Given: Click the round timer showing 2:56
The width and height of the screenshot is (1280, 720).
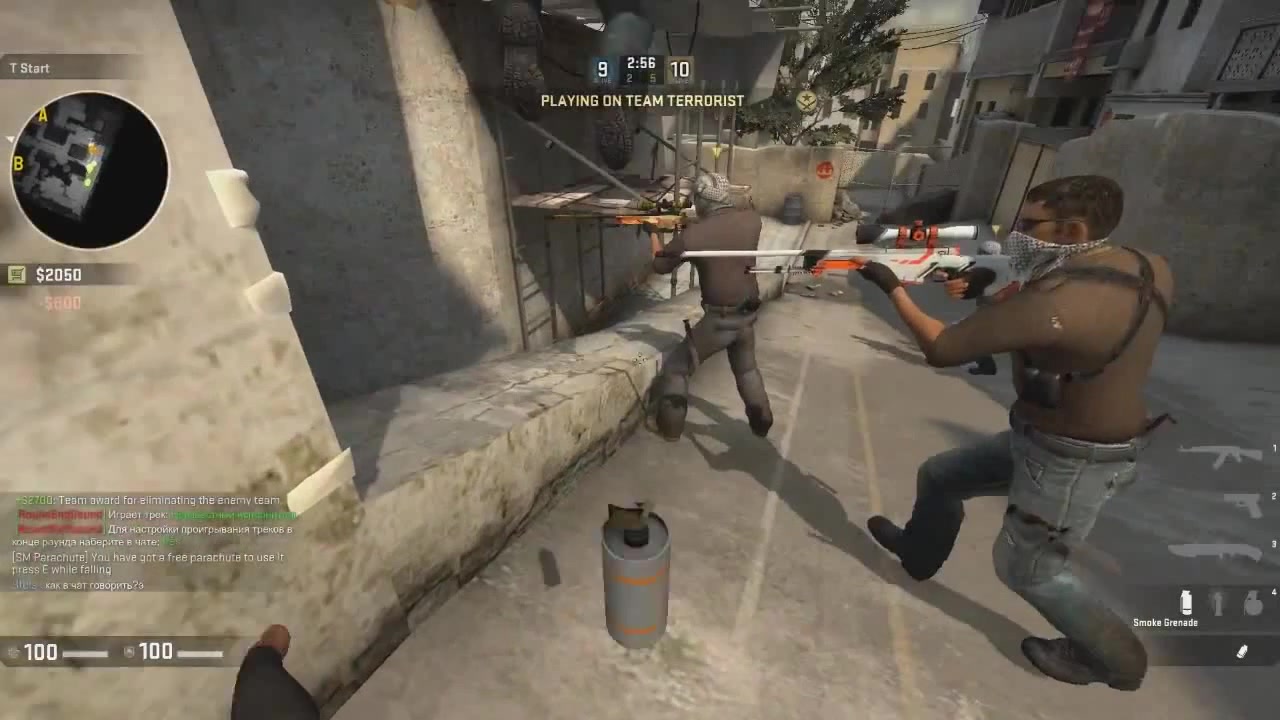Looking at the screenshot, I should coord(640,62).
